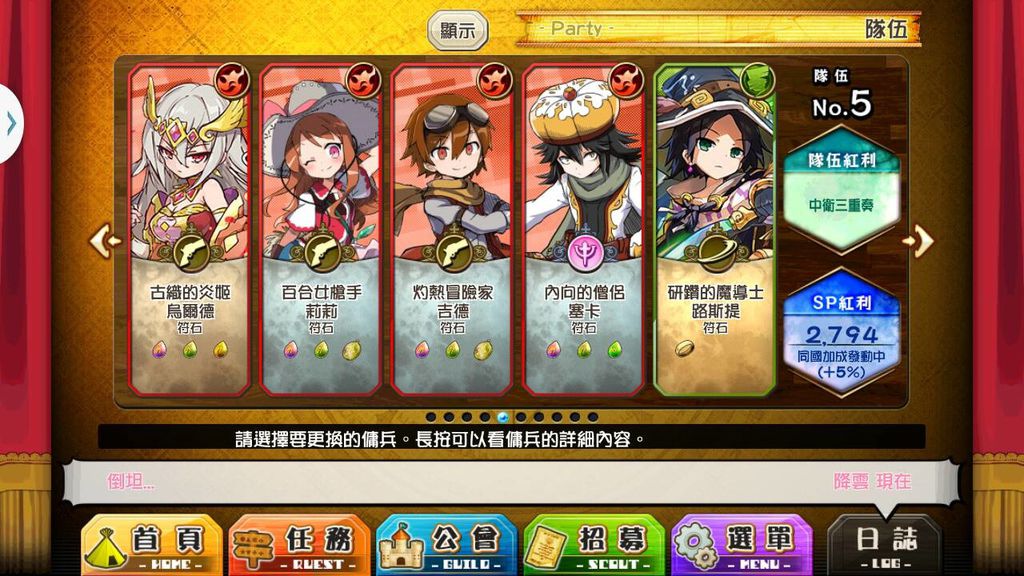Select the 古織的炎姬 烏爾德 mercenary card

pos(190,230)
